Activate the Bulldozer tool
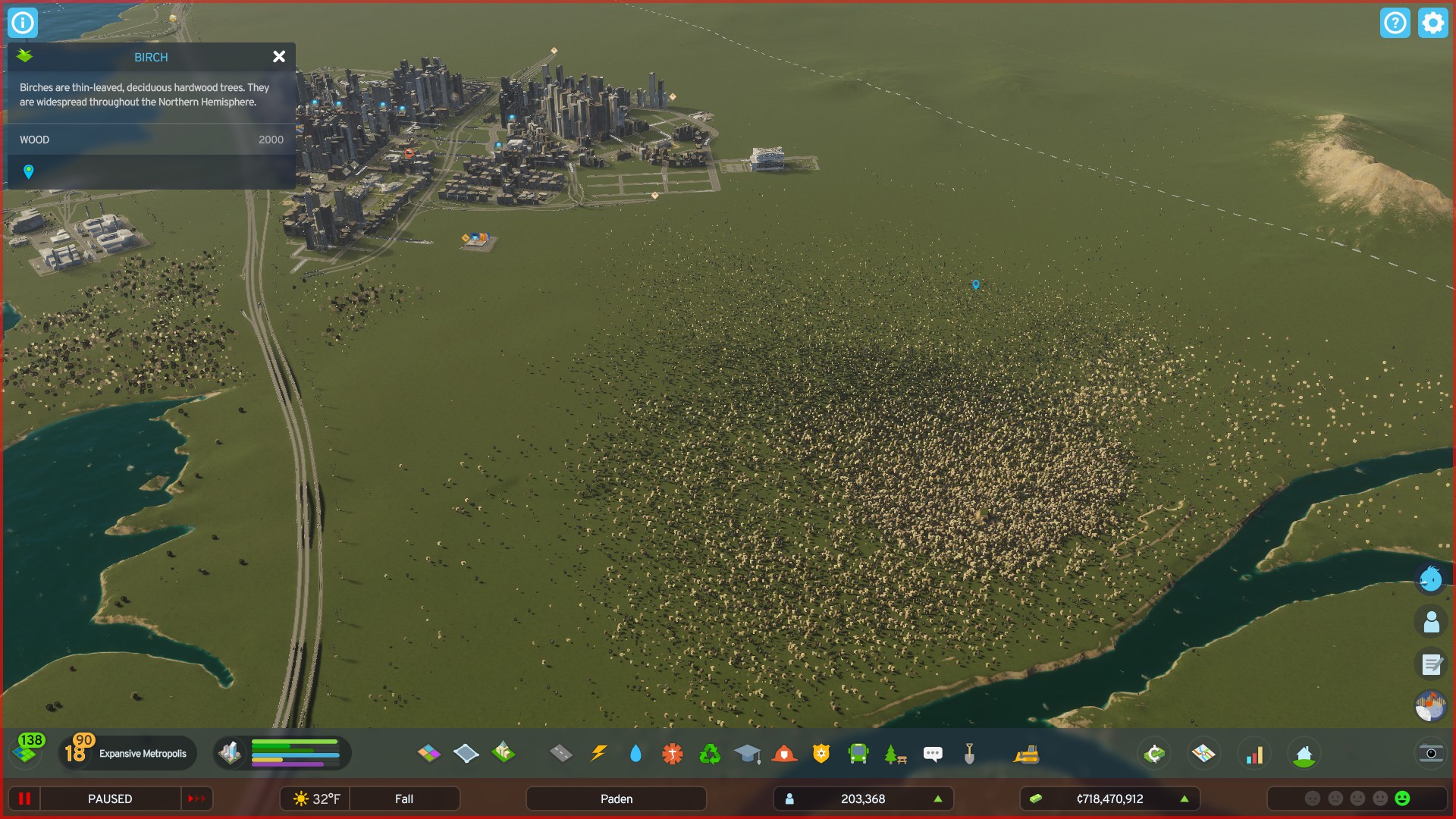The height and width of the screenshot is (819, 1456). (1028, 754)
